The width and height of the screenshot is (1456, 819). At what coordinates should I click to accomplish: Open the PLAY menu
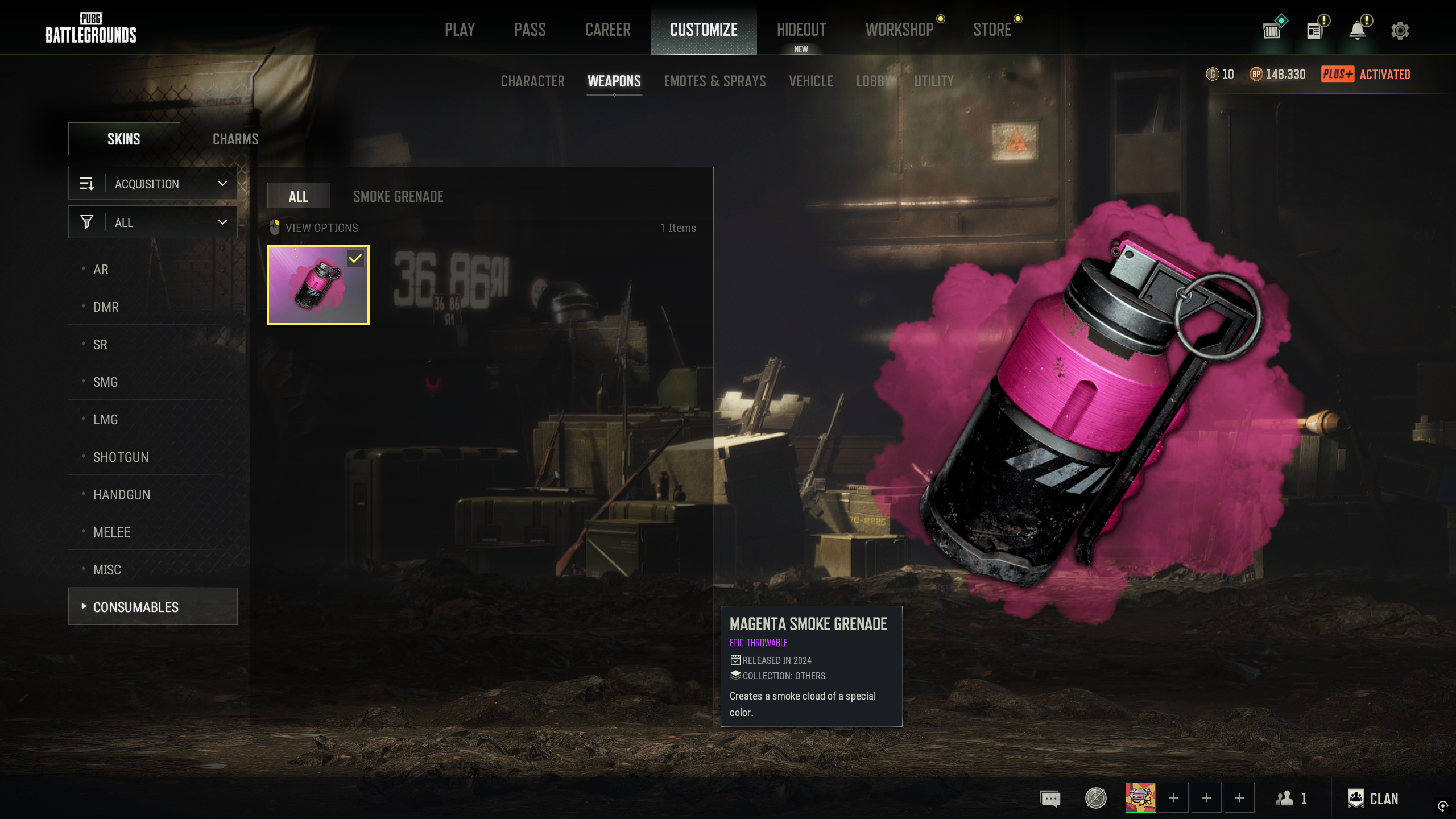(x=460, y=30)
